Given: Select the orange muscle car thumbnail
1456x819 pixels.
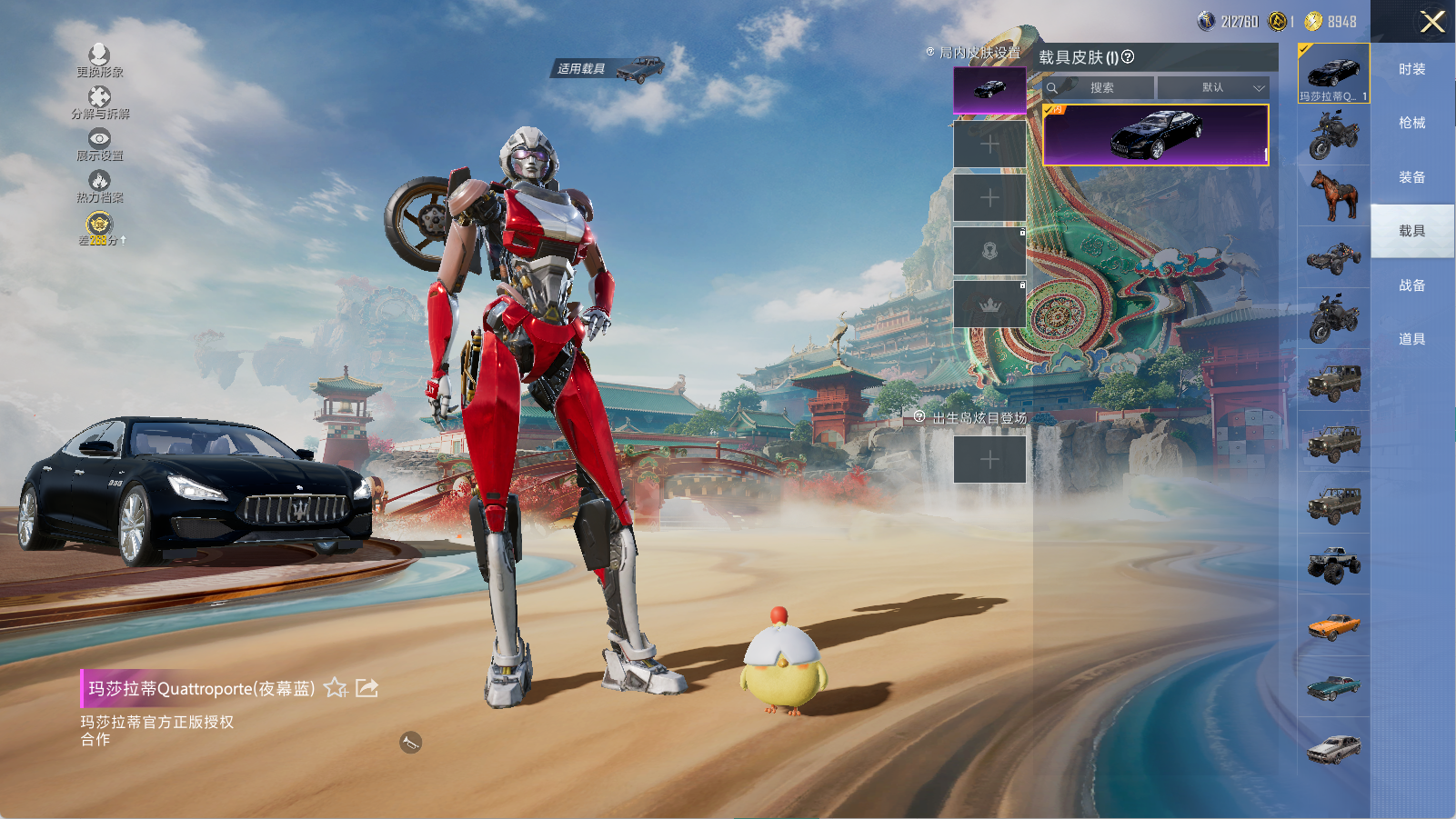Looking at the screenshot, I should coord(1333,626).
